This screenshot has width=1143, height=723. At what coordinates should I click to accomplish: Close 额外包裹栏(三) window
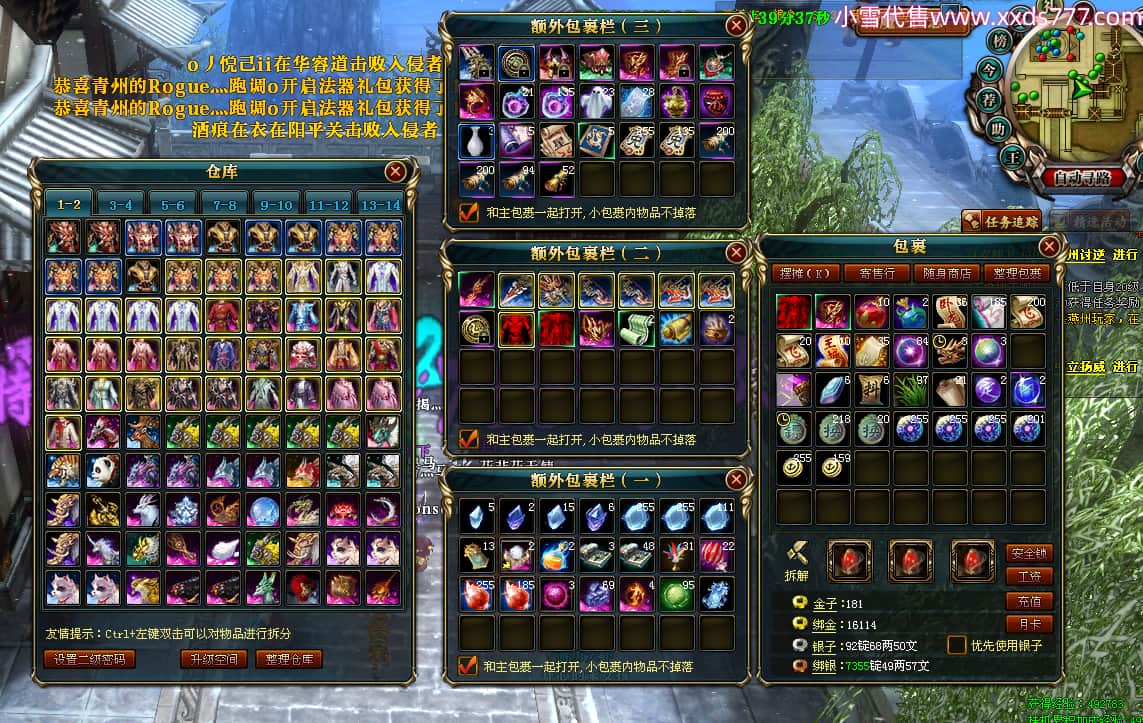click(736, 26)
